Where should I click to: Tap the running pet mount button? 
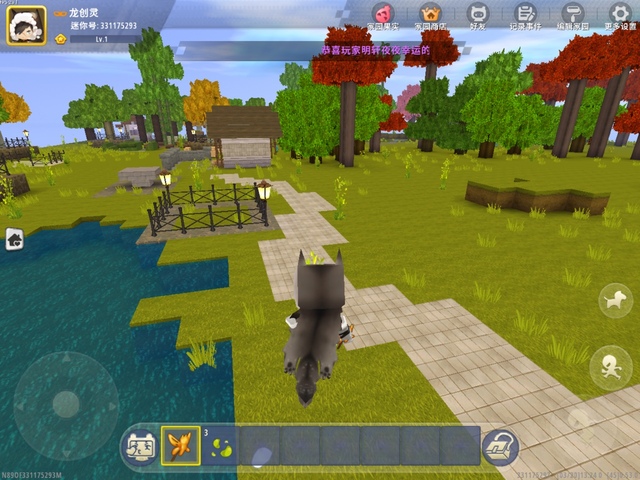tap(615, 300)
